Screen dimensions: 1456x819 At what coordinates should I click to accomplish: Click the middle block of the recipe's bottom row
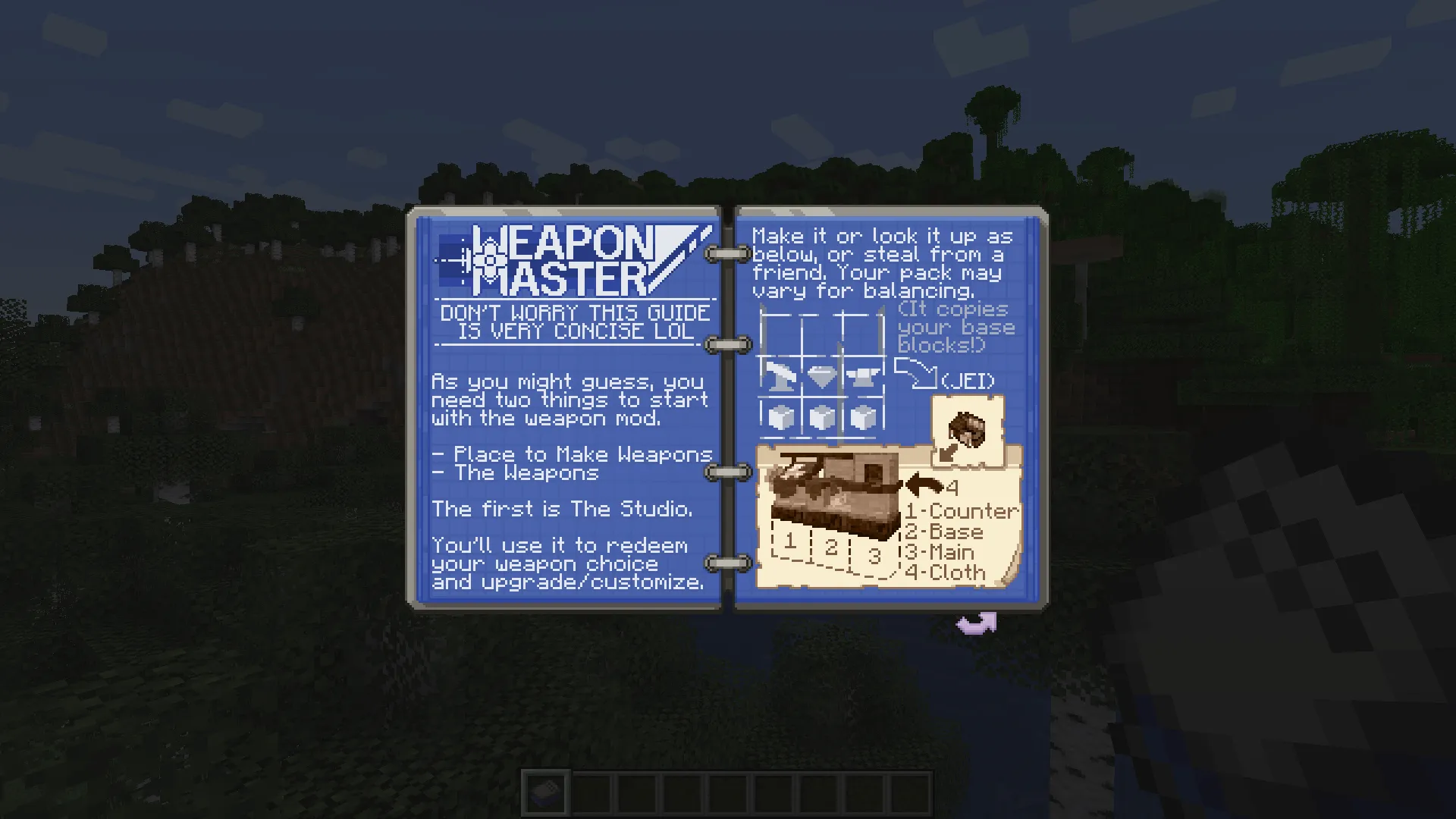[x=821, y=416]
